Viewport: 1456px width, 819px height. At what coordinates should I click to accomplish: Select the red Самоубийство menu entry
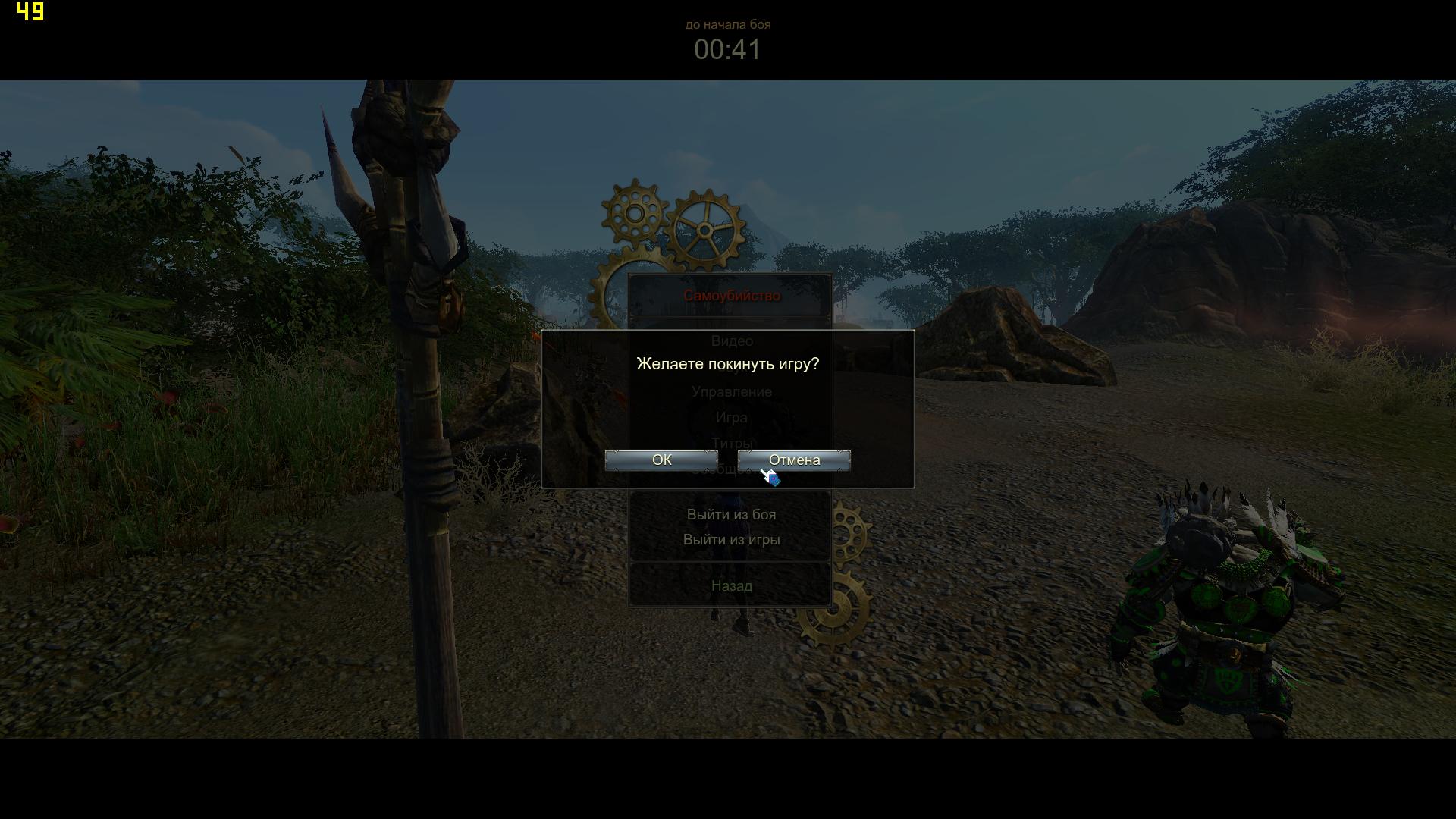731,296
